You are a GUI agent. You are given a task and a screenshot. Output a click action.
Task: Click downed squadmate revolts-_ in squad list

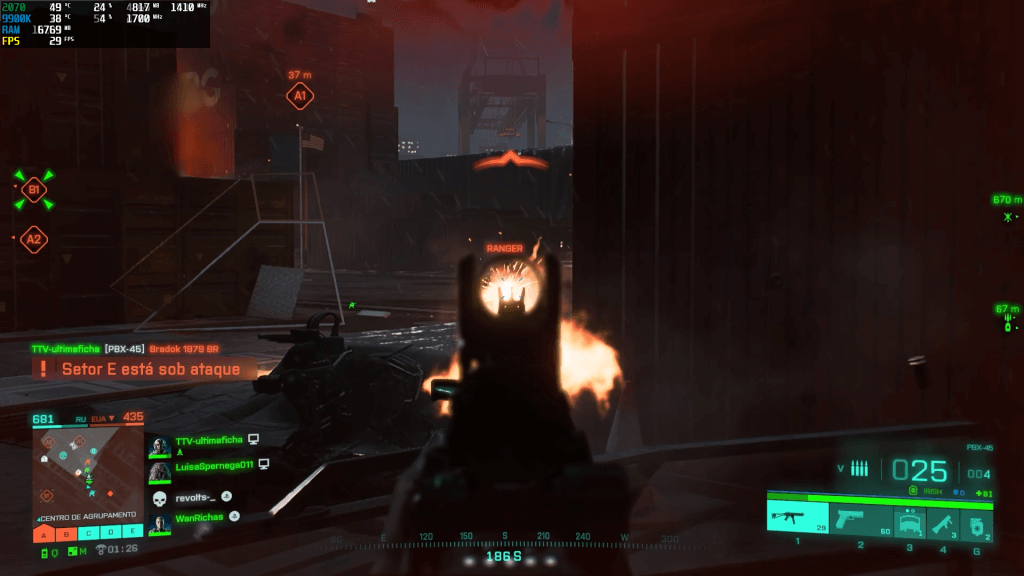pyautogui.click(x=195, y=496)
